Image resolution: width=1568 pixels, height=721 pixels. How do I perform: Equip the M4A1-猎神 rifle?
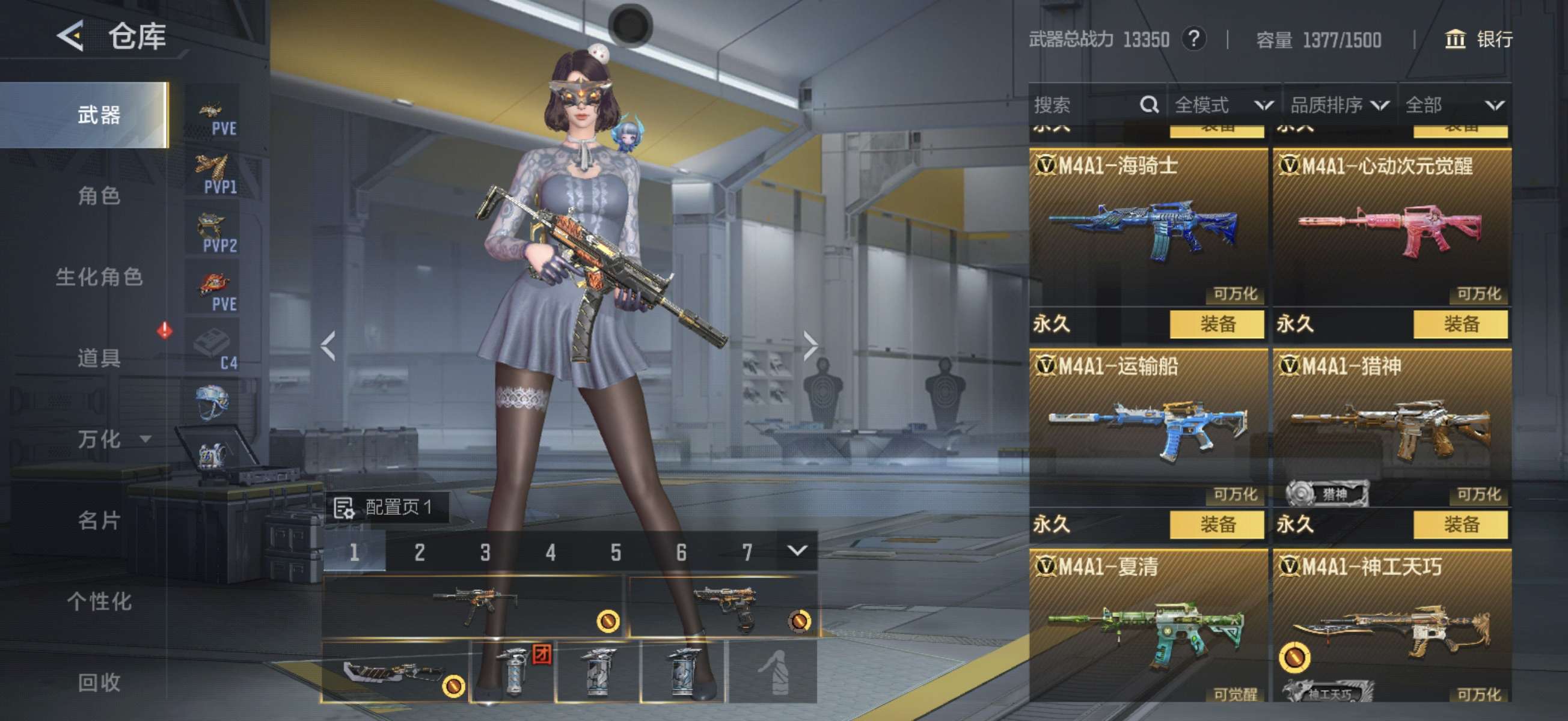[1460, 525]
